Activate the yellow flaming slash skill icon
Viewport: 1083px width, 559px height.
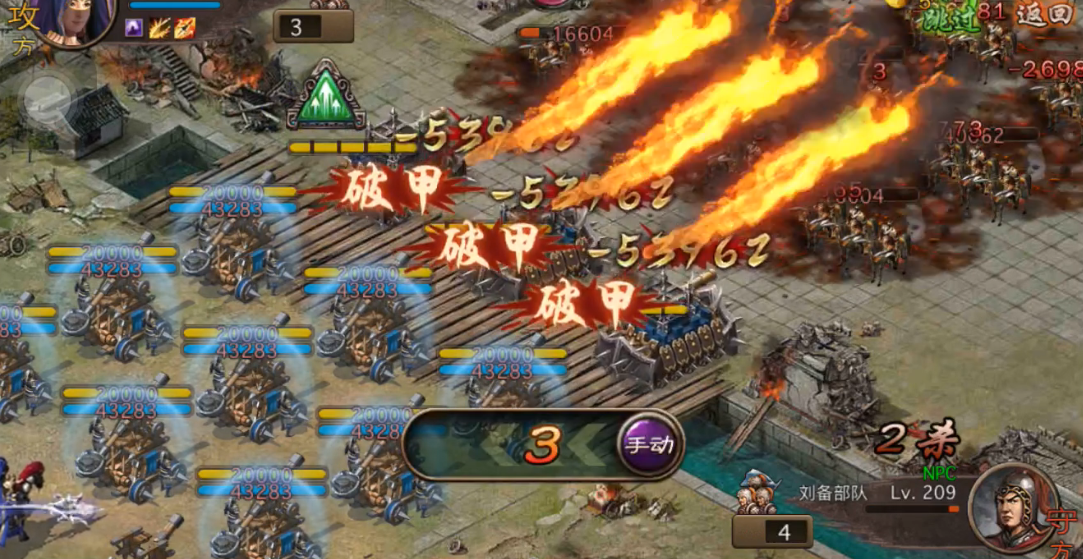point(159,29)
